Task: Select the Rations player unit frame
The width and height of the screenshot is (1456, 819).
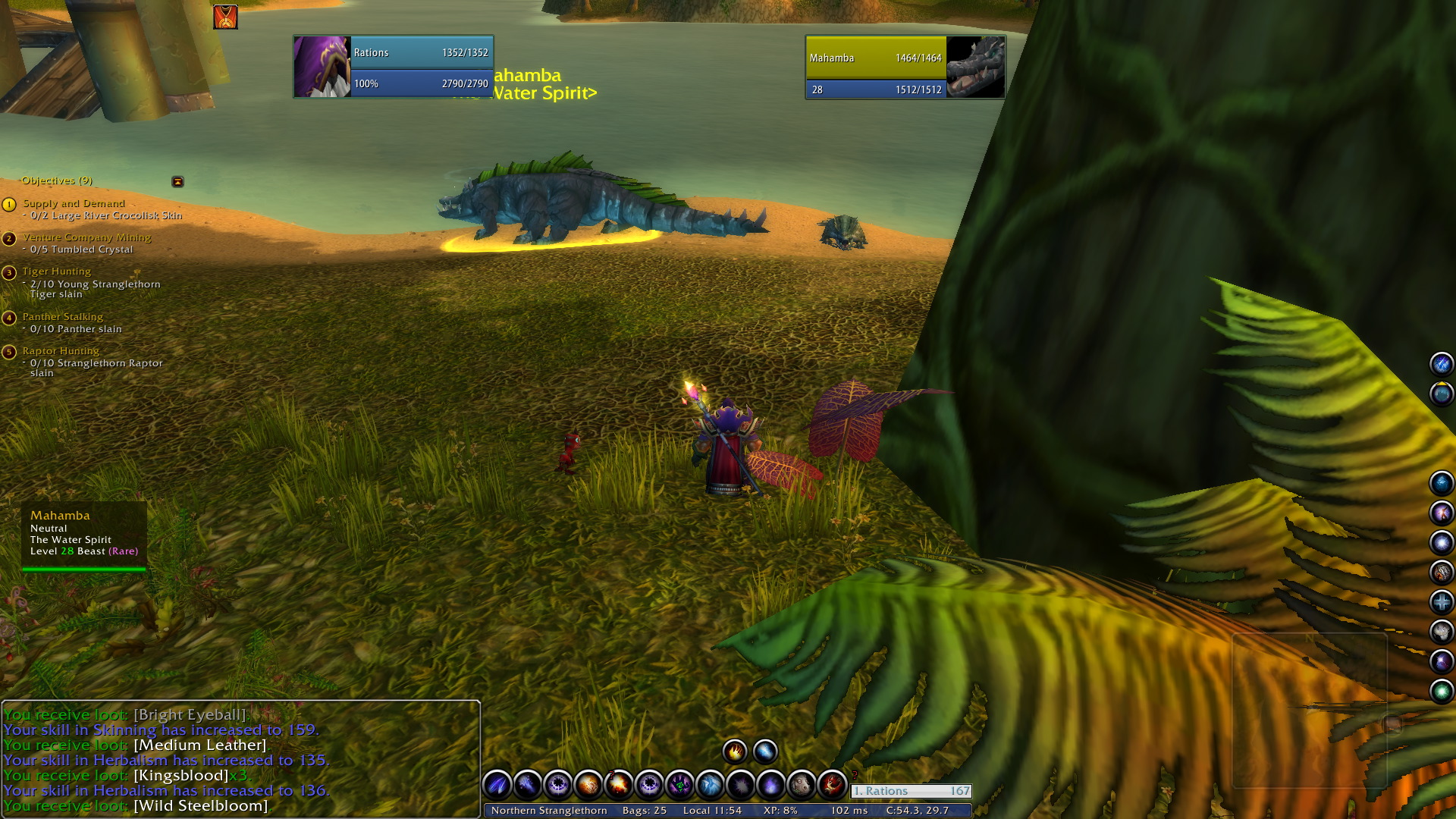Action: pos(393,67)
